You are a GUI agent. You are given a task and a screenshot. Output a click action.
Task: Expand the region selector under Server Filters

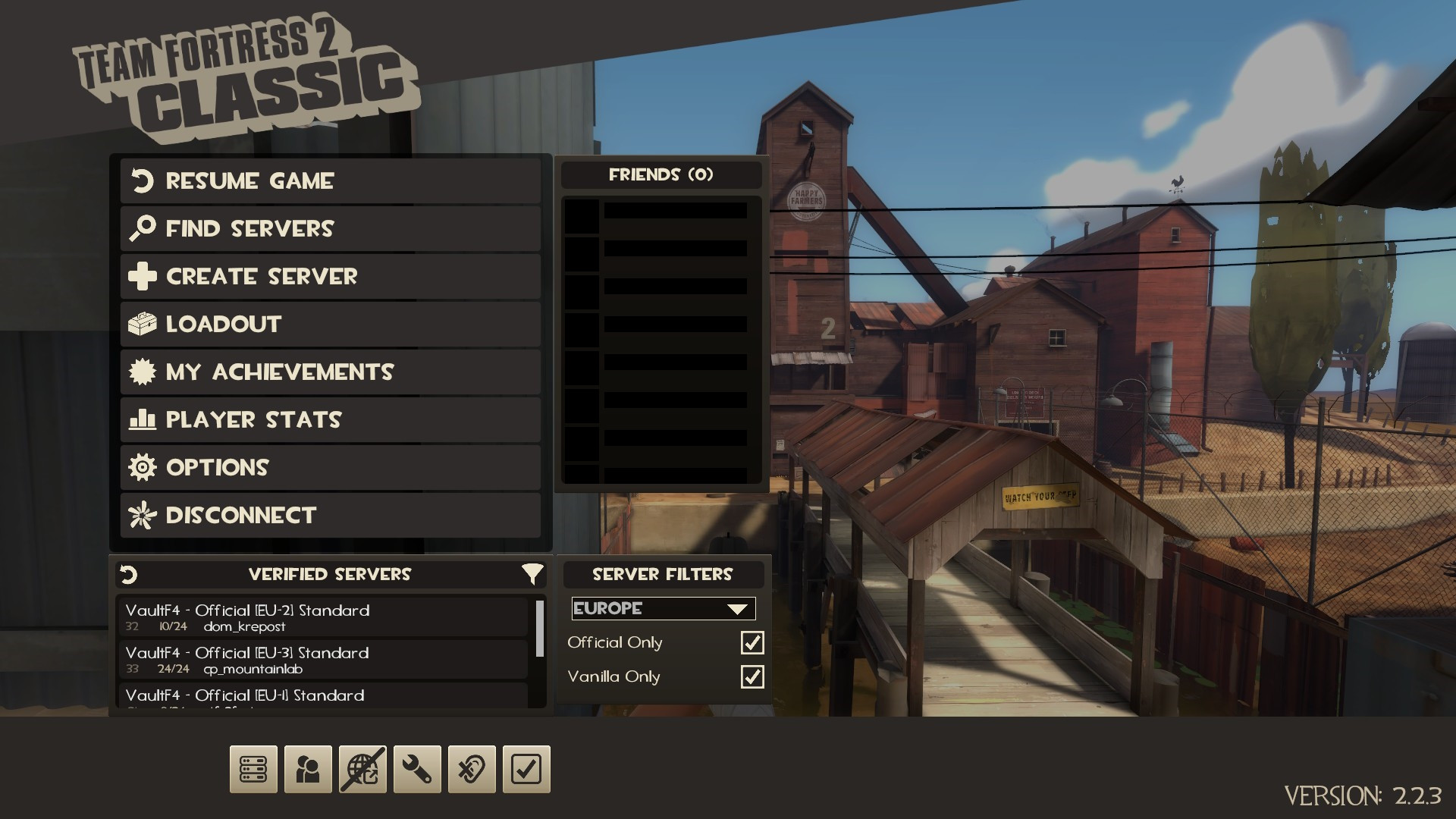click(662, 608)
